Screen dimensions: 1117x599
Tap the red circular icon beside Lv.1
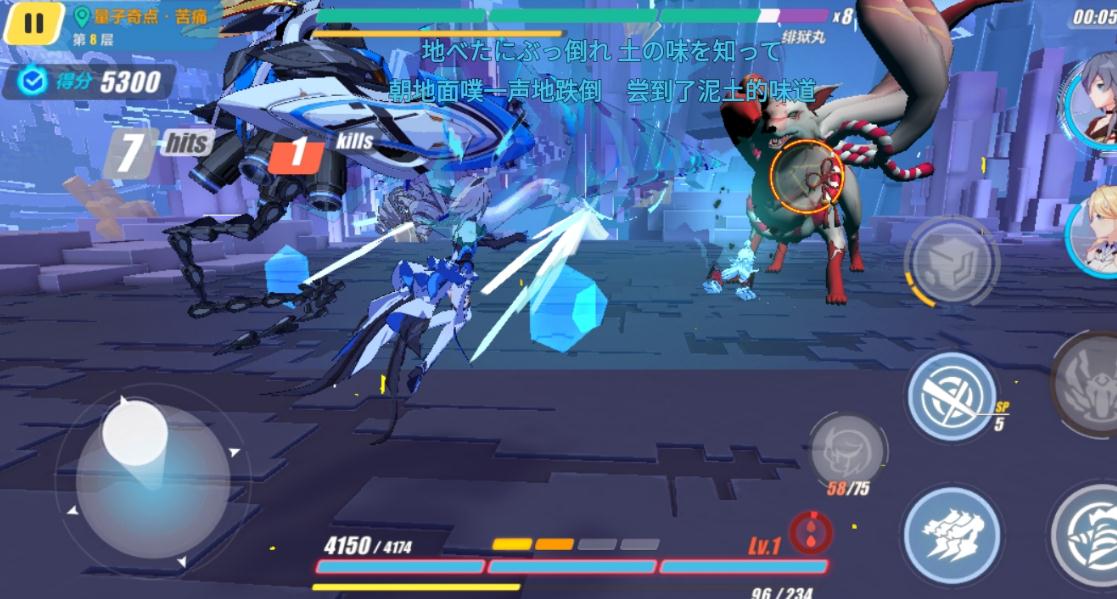click(x=809, y=532)
